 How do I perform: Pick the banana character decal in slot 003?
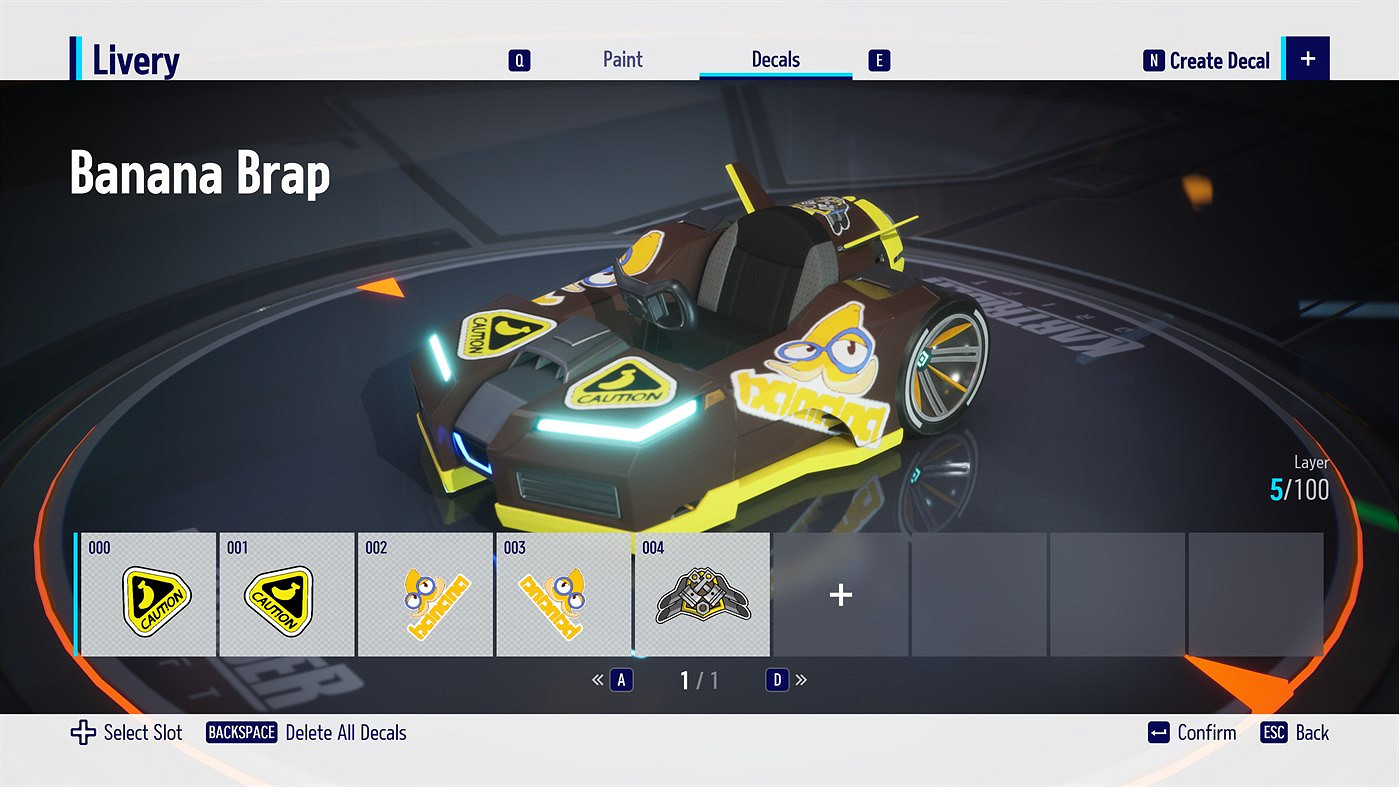tap(564, 595)
